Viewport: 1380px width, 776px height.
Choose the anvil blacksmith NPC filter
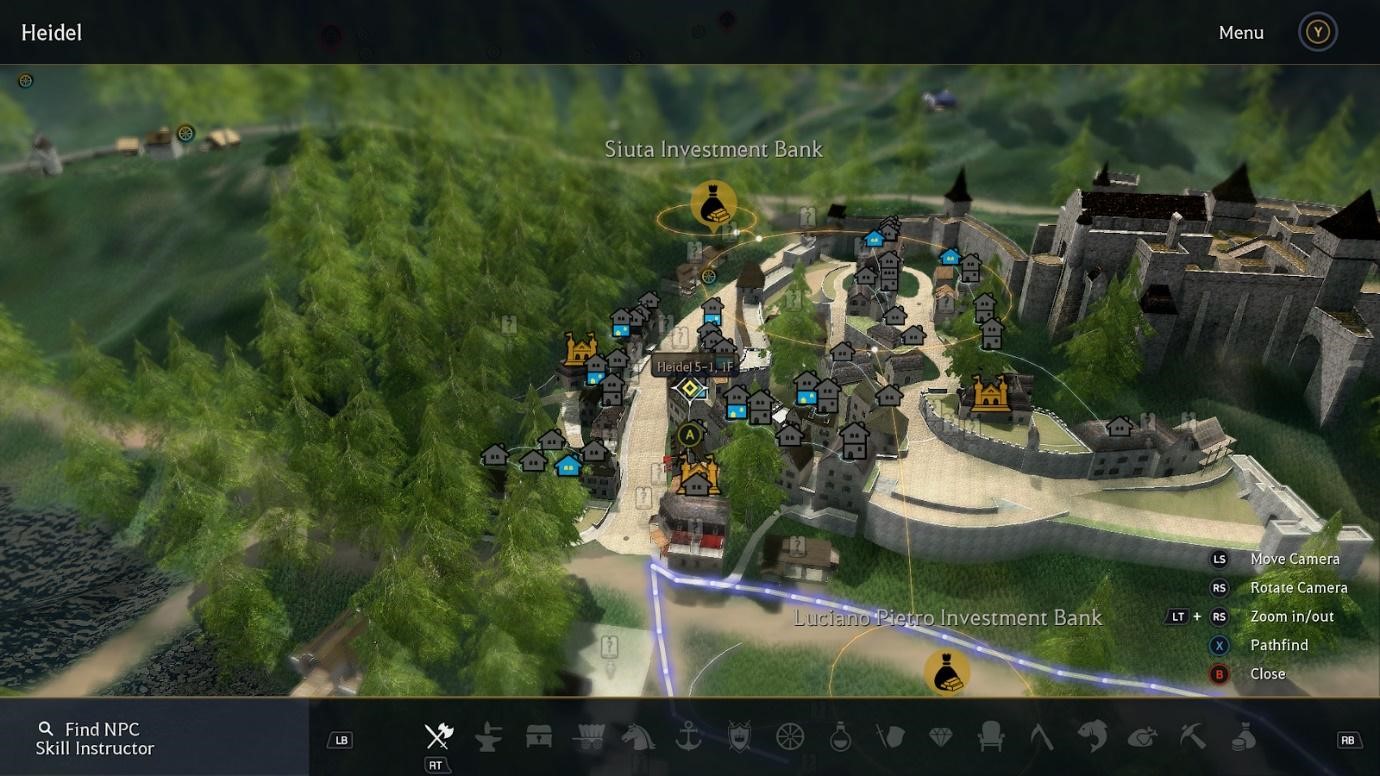(488, 737)
